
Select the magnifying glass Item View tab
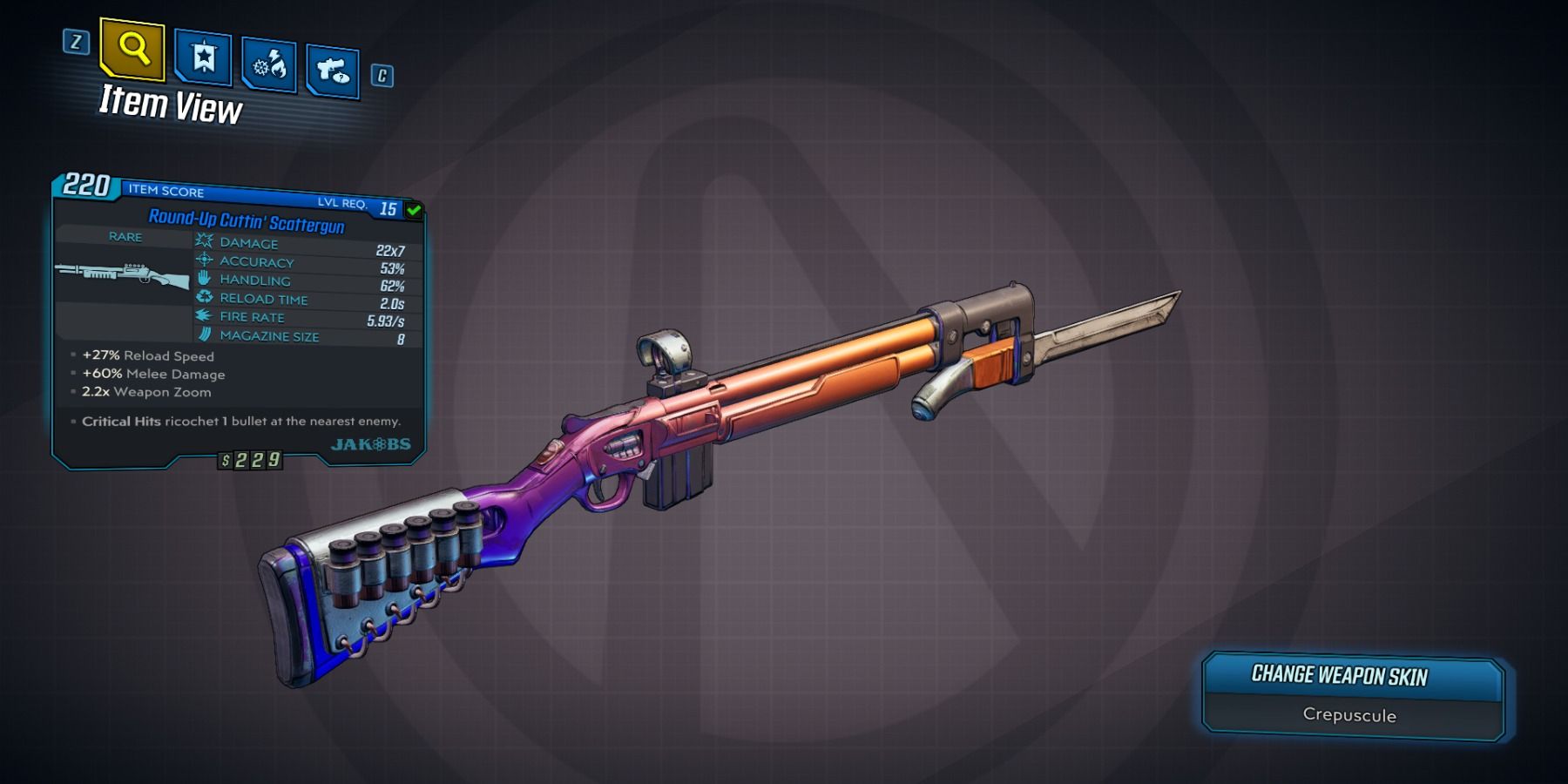point(132,48)
